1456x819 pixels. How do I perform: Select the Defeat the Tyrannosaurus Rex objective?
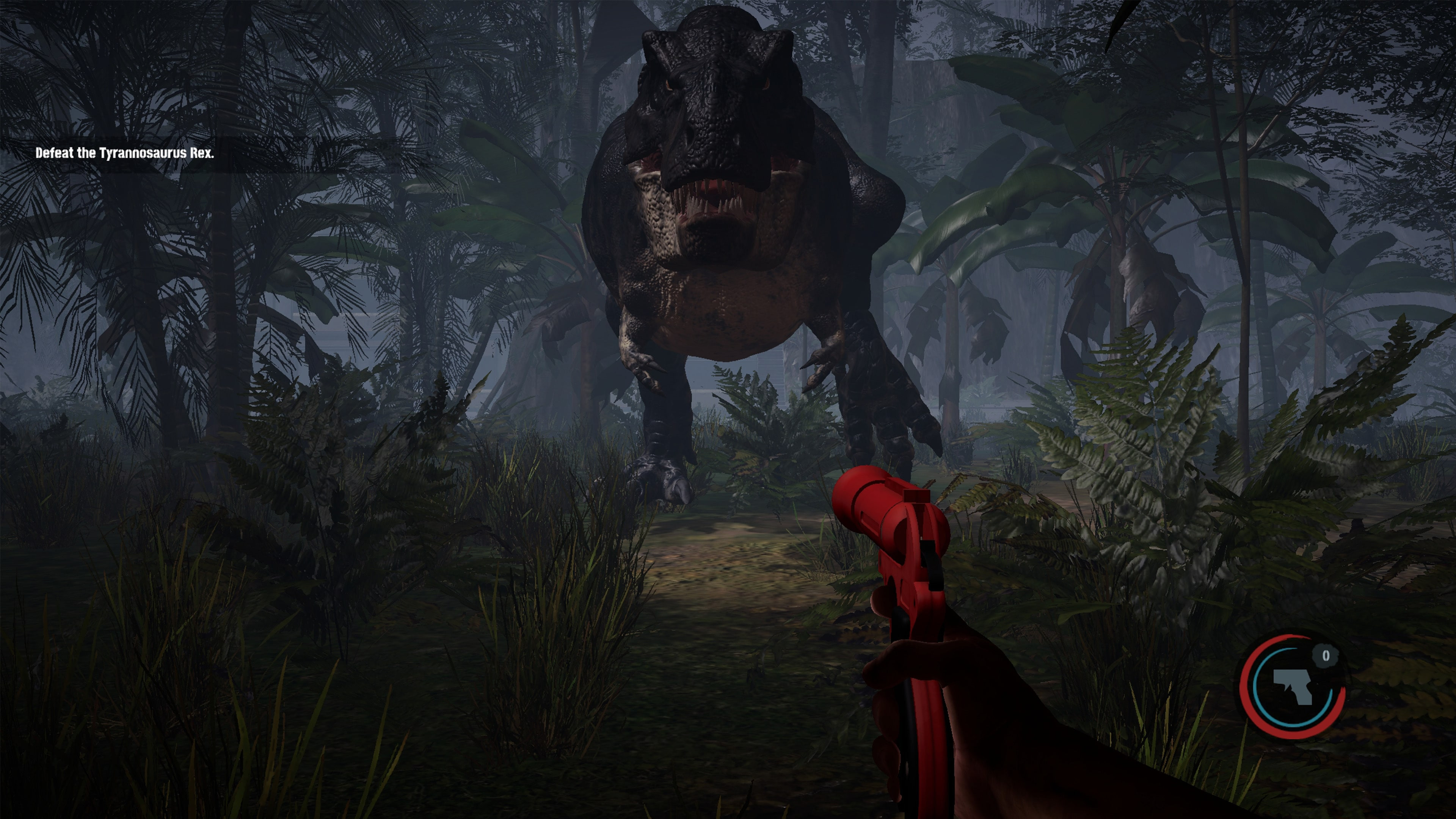125,152
